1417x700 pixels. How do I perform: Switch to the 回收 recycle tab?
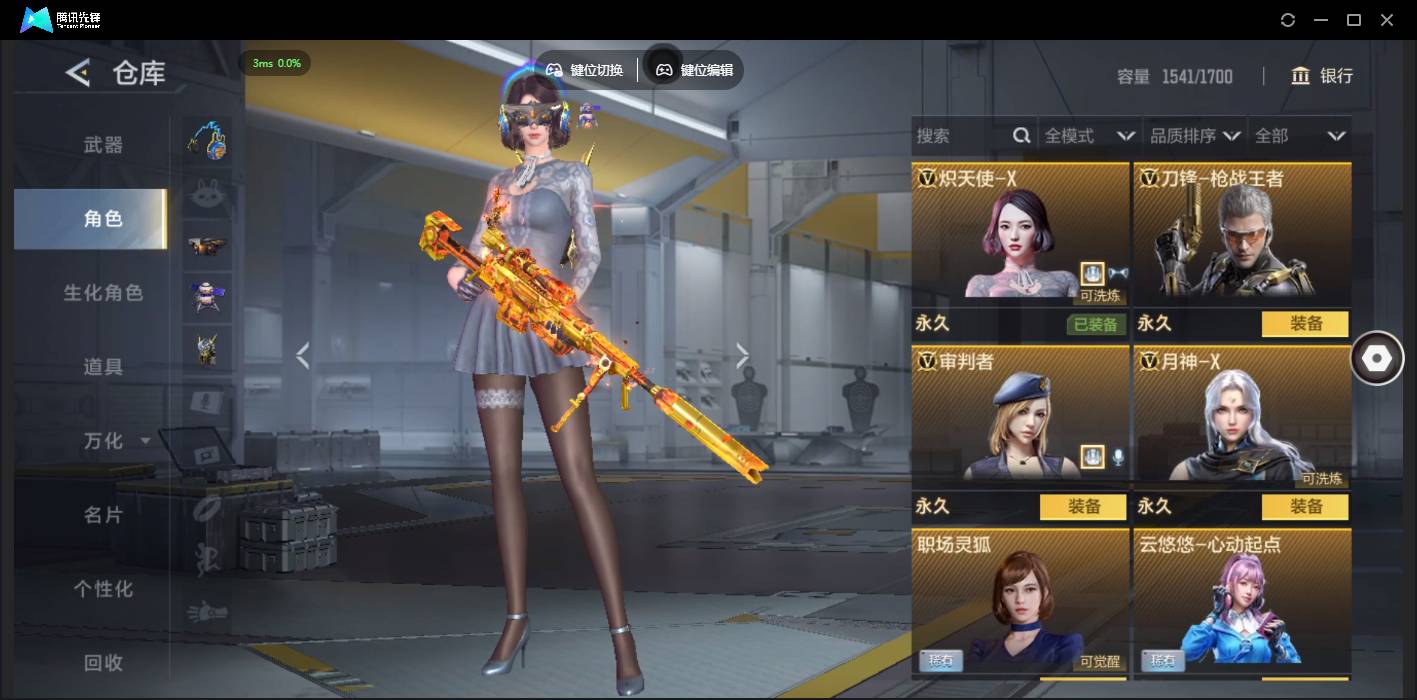[x=103, y=662]
